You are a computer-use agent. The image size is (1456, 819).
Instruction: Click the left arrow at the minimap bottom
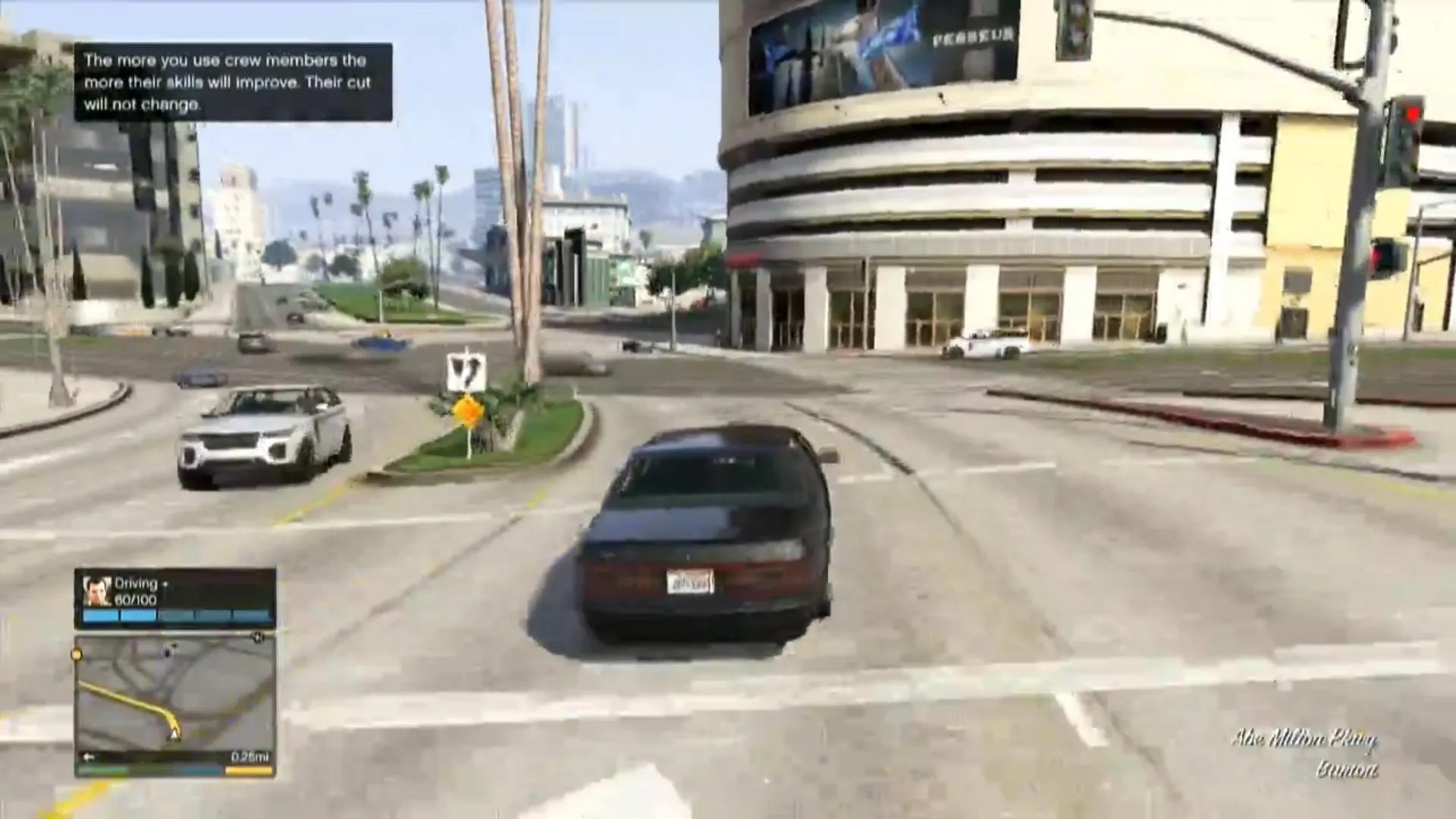click(x=89, y=756)
